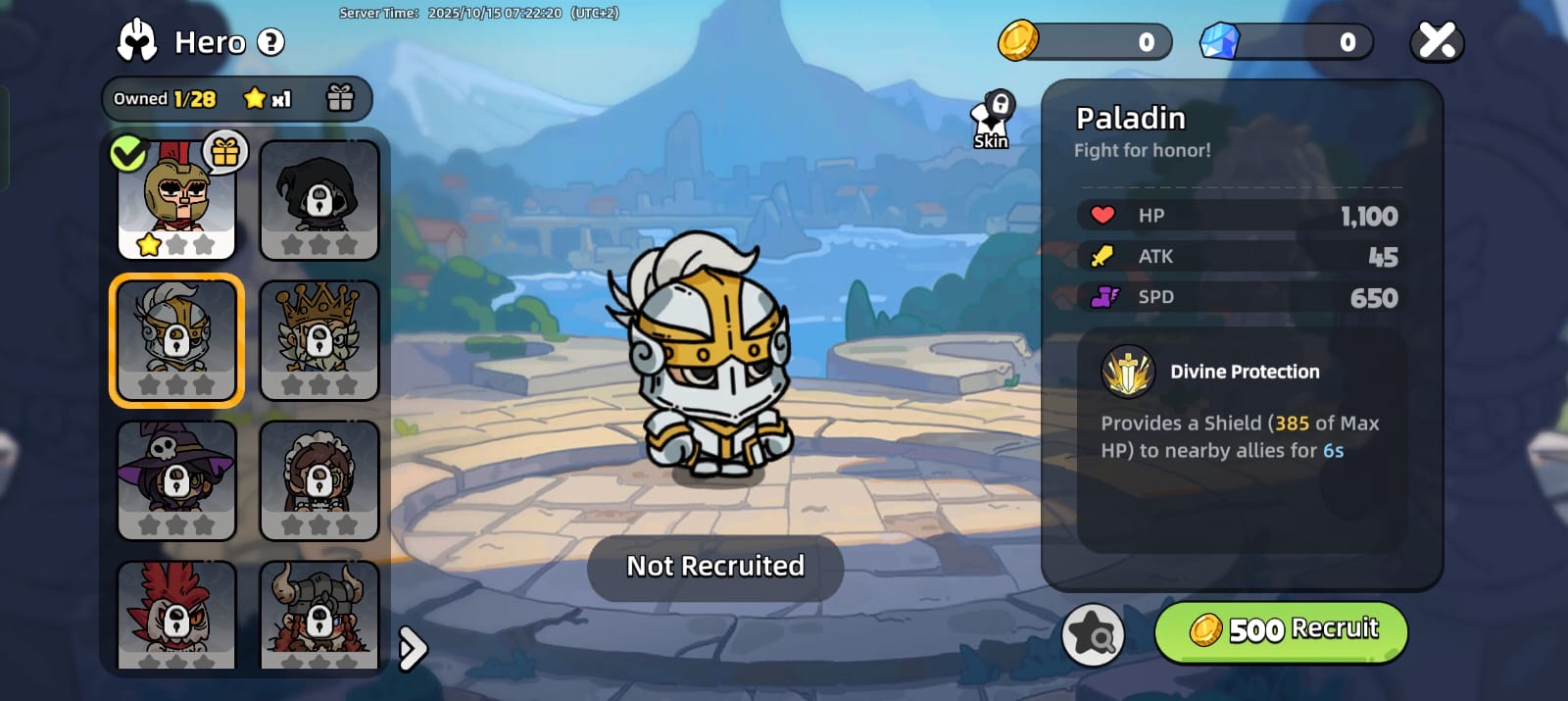This screenshot has width=1568, height=701.
Task: Select the locked red-haired hero
Action: point(176,615)
